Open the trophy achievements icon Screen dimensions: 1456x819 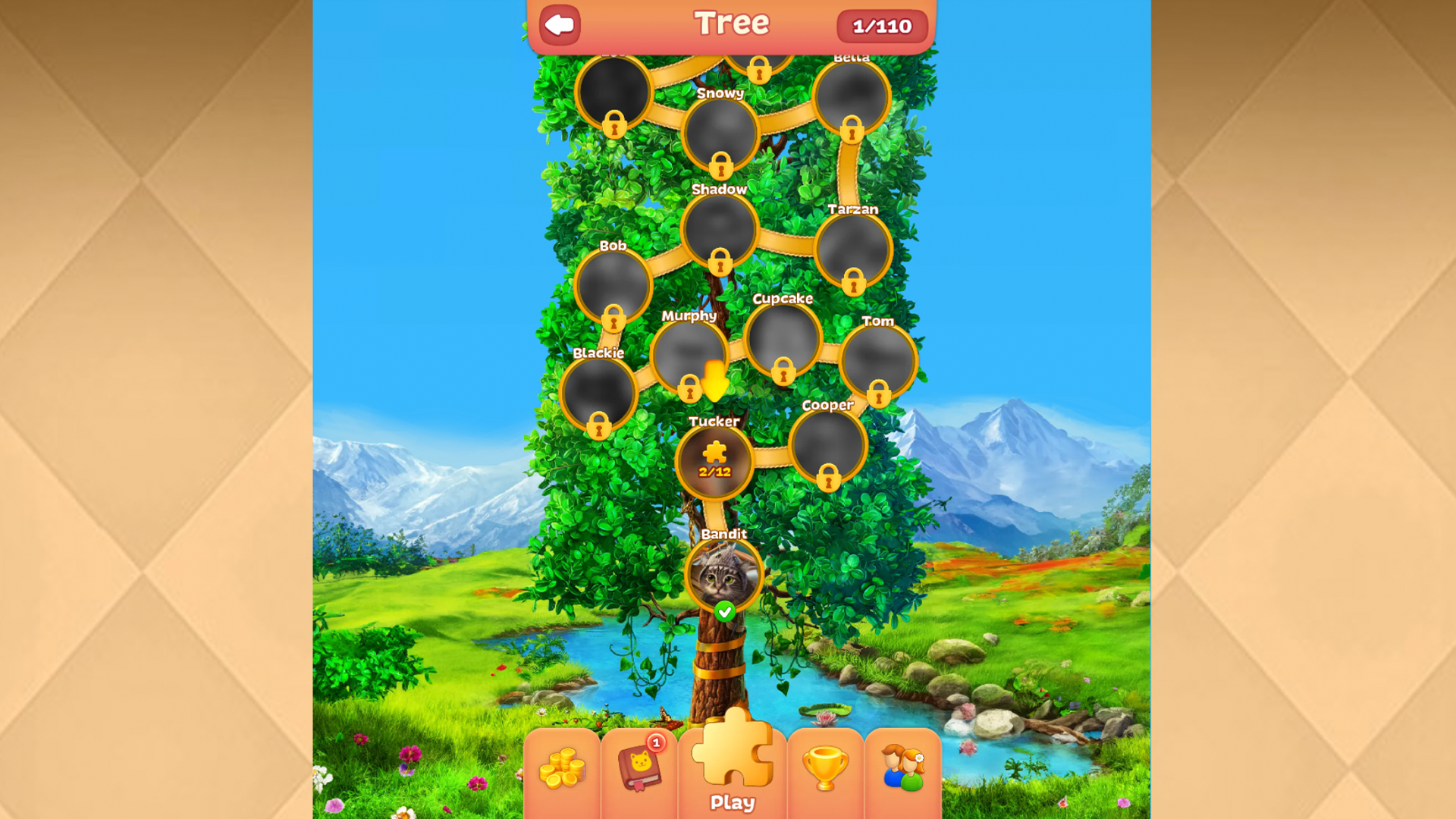827,767
